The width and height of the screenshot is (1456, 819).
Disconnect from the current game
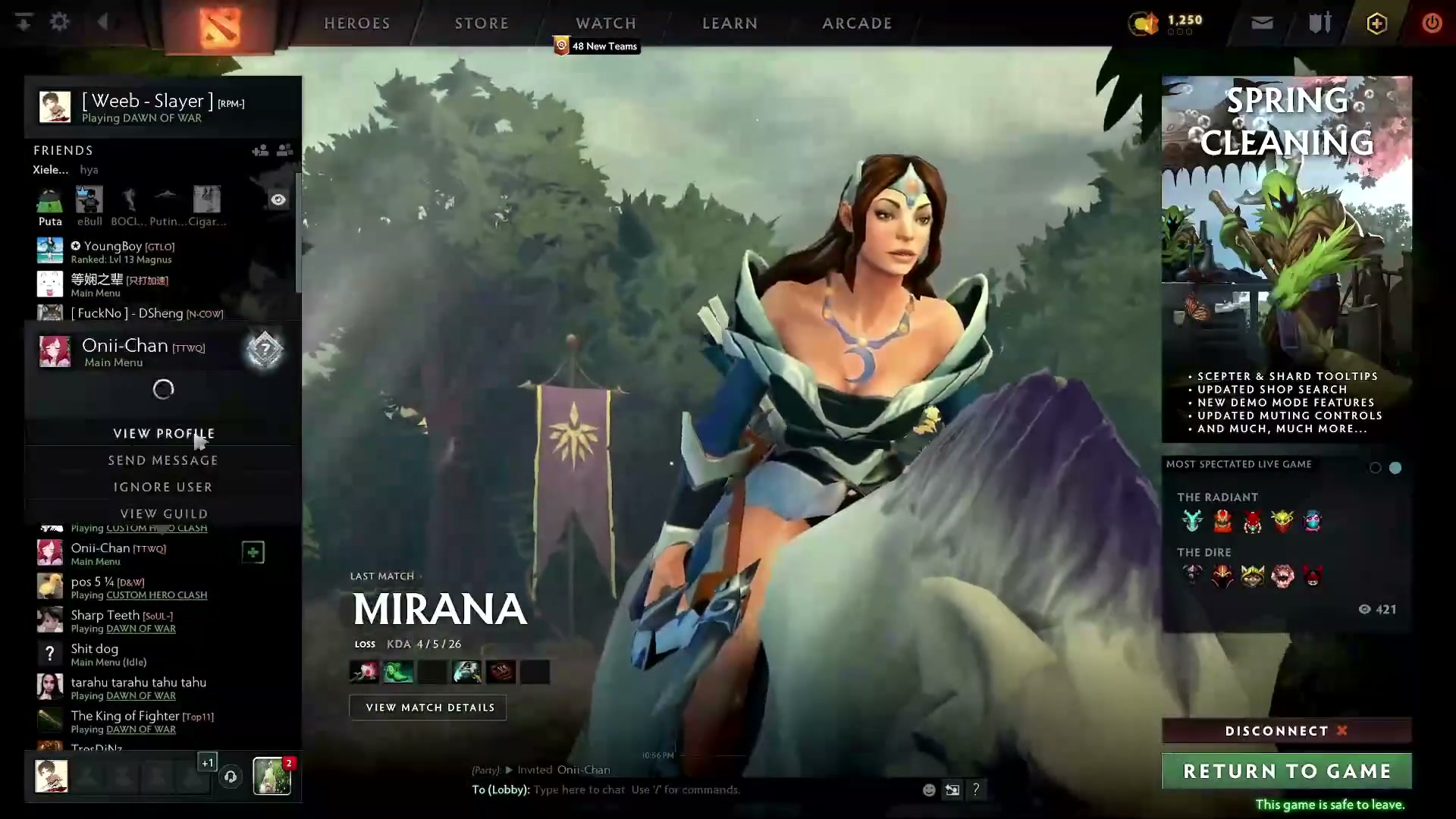(1286, 731)
